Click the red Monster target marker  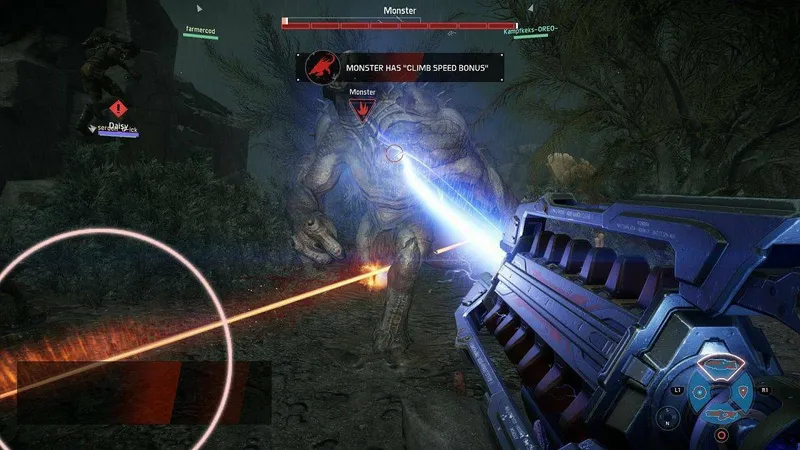point(362,108)
